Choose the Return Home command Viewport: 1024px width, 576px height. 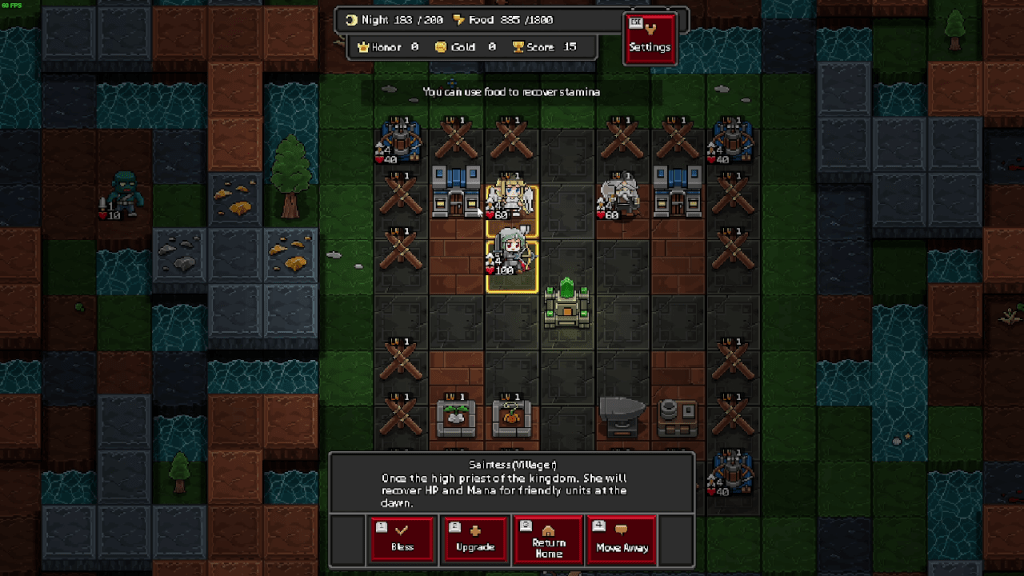pyautogui.click(x=548, y=539)
